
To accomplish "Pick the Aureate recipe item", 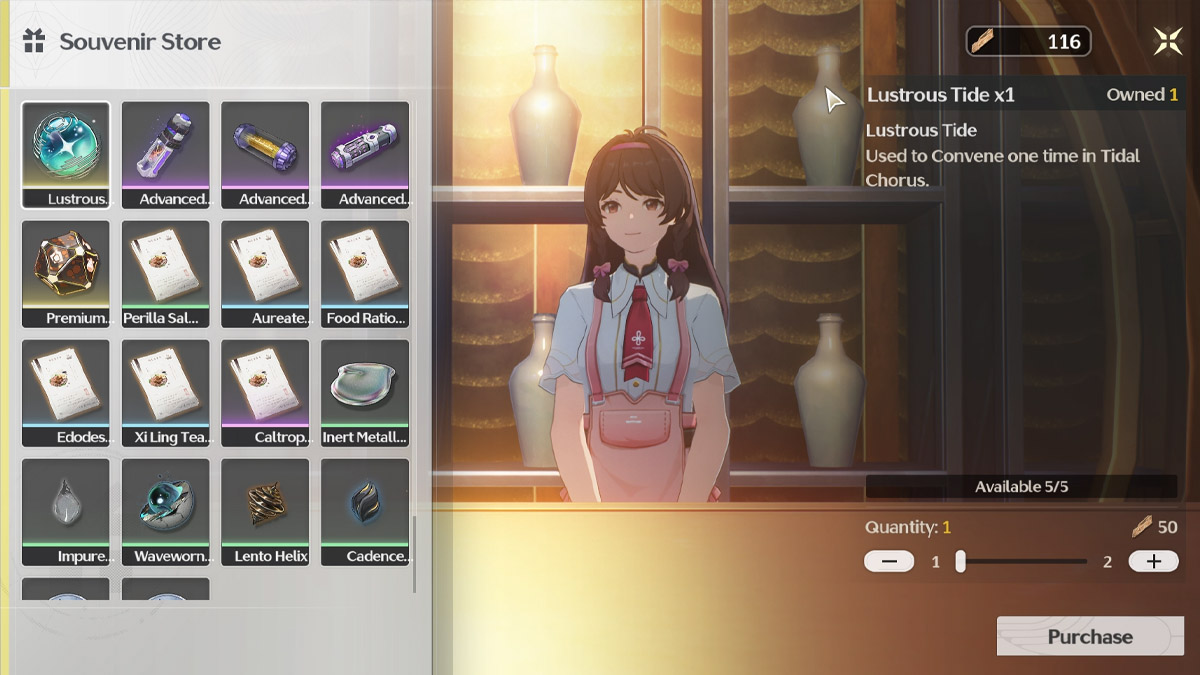I will click(265, 273).
